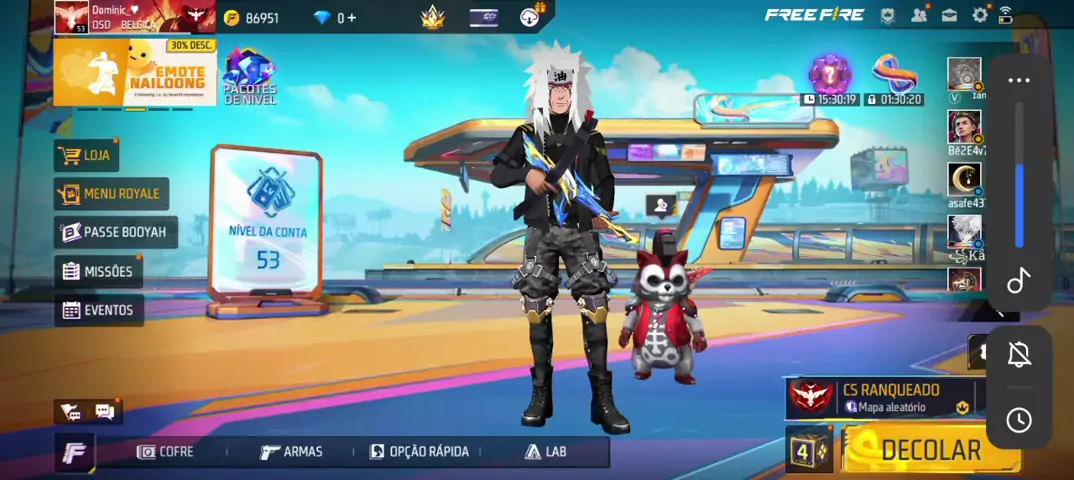Open Dominic's player profile avatar
Viewport: 1074px width, 480px height.
[x=71, y=17]
